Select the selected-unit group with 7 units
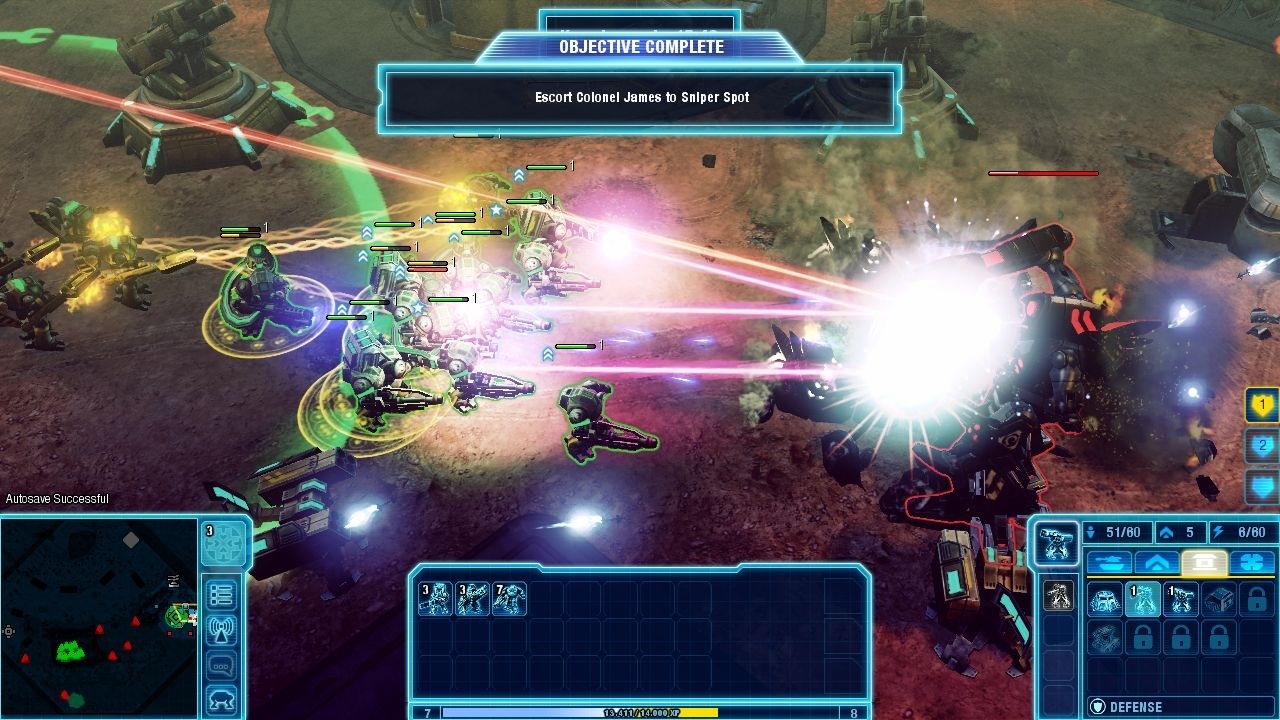 tap(509, 599)
